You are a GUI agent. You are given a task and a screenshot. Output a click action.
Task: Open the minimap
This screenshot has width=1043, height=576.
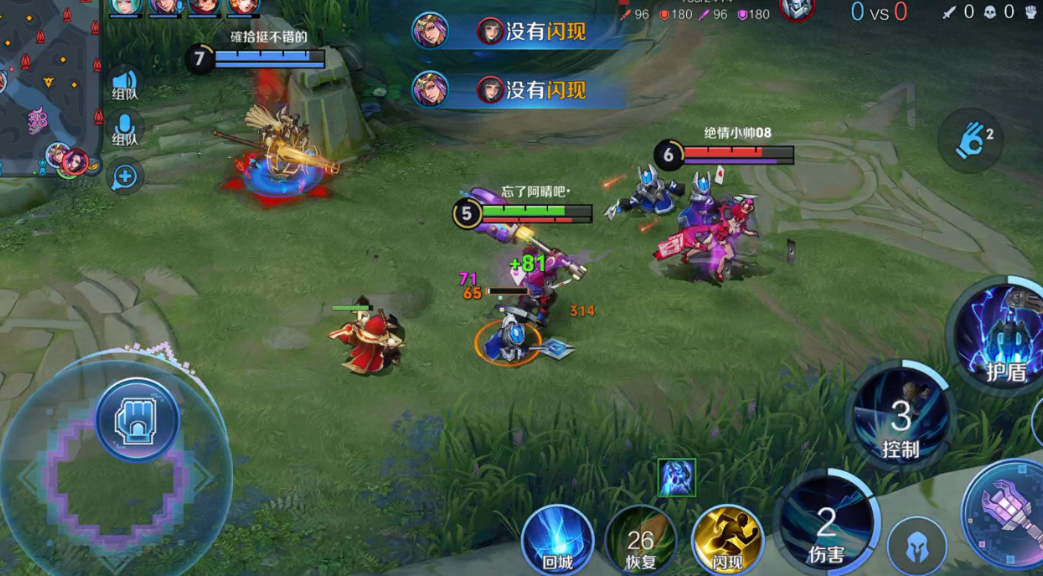click(x=48, y=85)
